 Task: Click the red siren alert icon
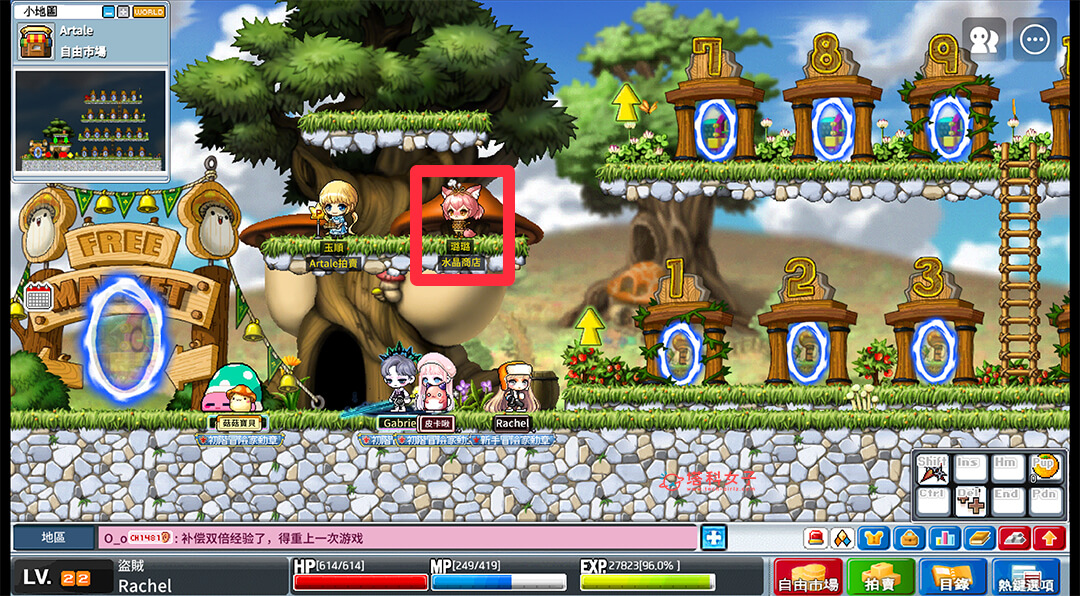pos(817,538)
